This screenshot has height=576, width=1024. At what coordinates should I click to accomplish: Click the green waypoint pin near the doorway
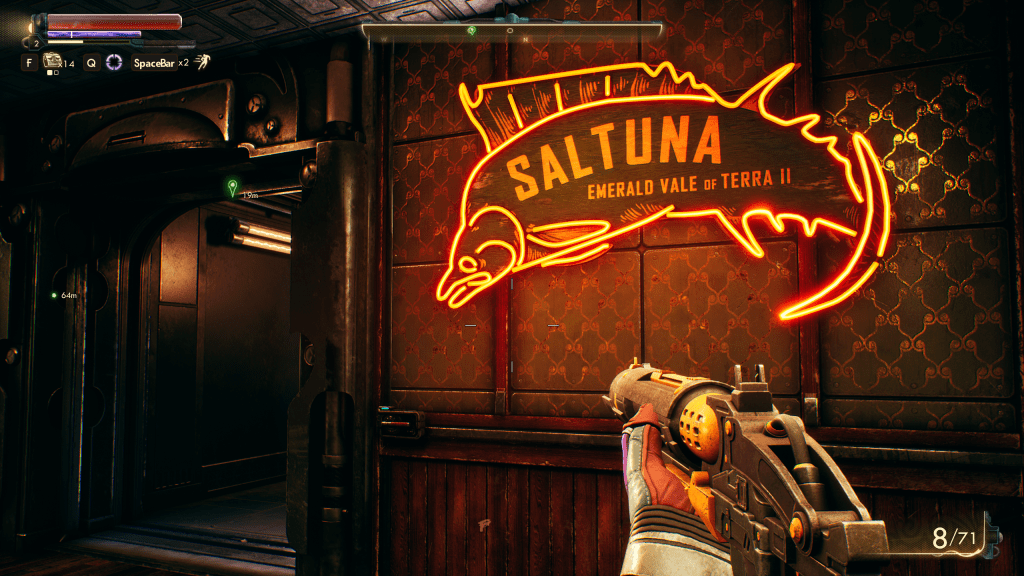coord(233,187)
